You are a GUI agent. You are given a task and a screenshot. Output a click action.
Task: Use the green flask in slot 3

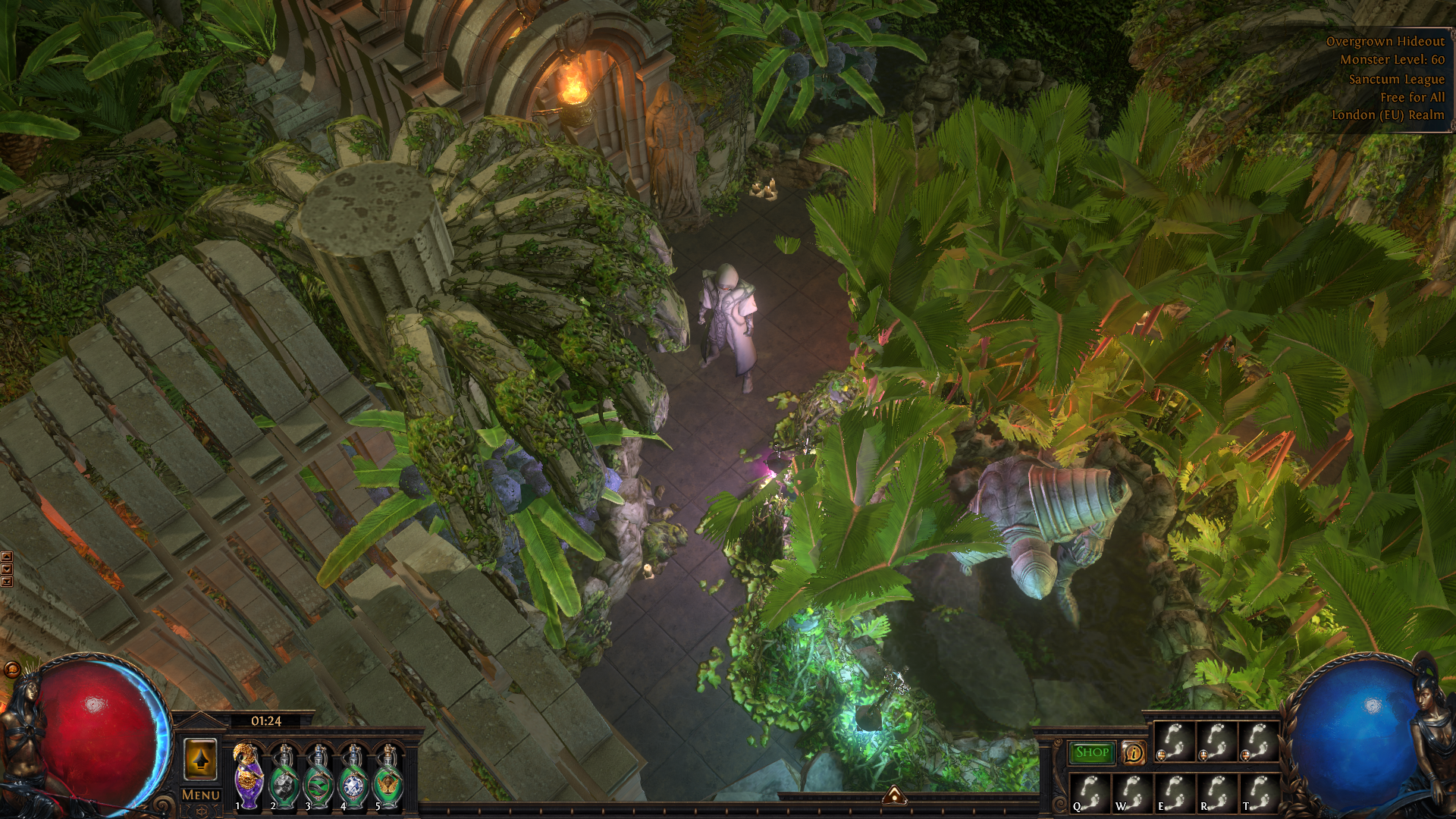click(x=319, y=777)
